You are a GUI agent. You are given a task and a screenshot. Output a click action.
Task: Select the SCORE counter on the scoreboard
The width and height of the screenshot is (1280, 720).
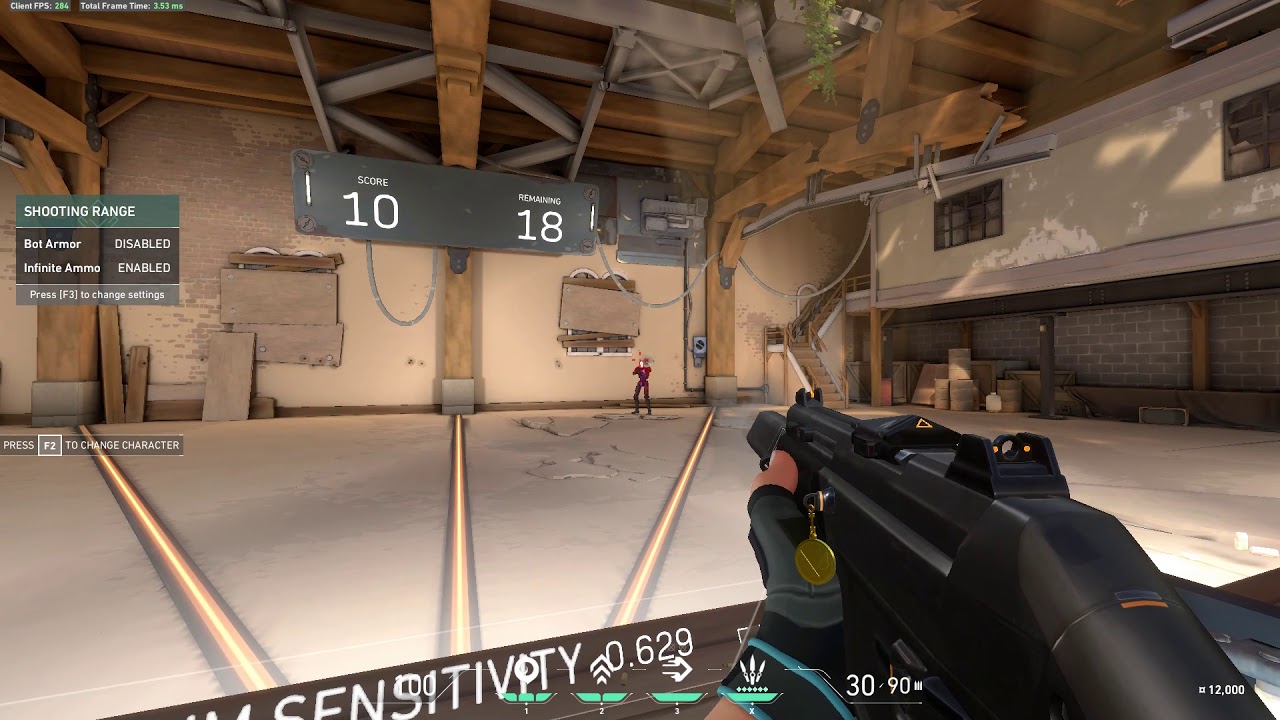(374, 207)
